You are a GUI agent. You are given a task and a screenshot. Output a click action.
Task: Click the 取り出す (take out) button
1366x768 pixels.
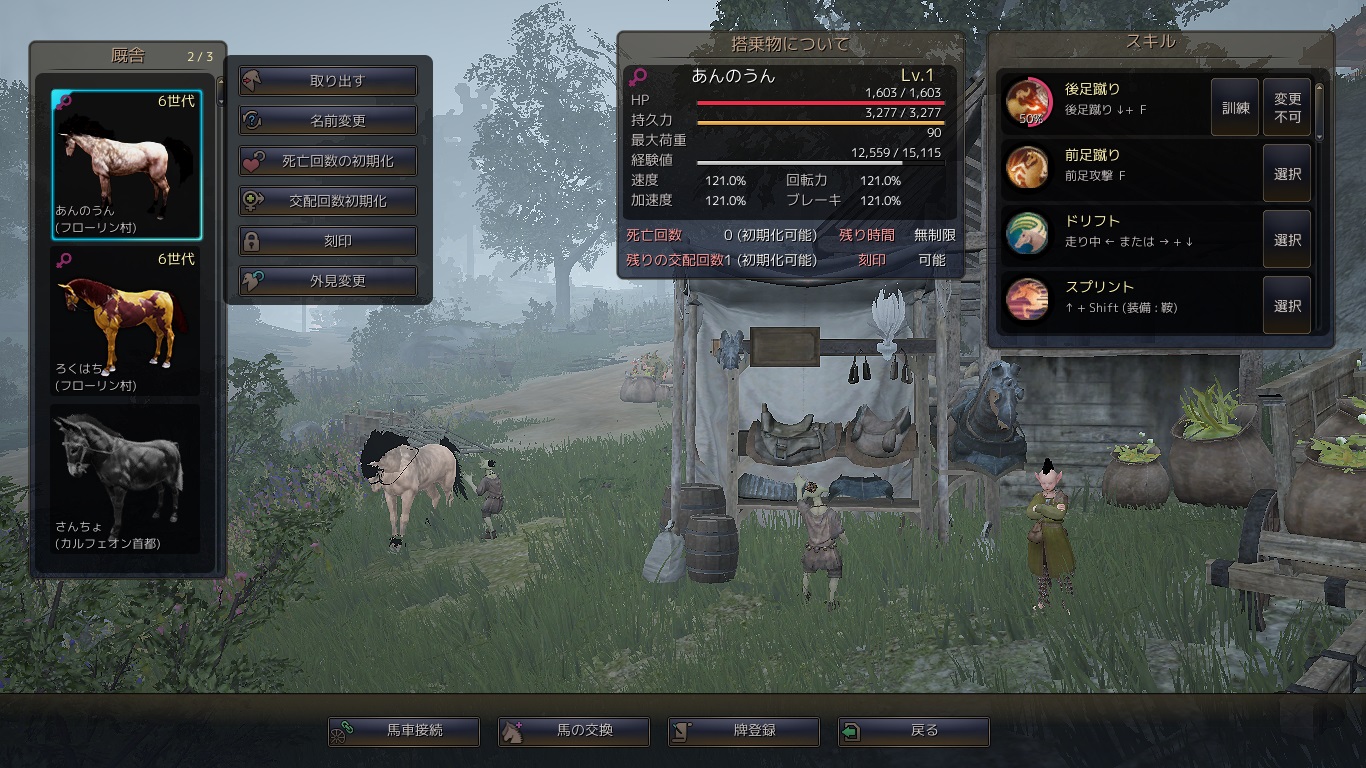[x=328, y=81]
